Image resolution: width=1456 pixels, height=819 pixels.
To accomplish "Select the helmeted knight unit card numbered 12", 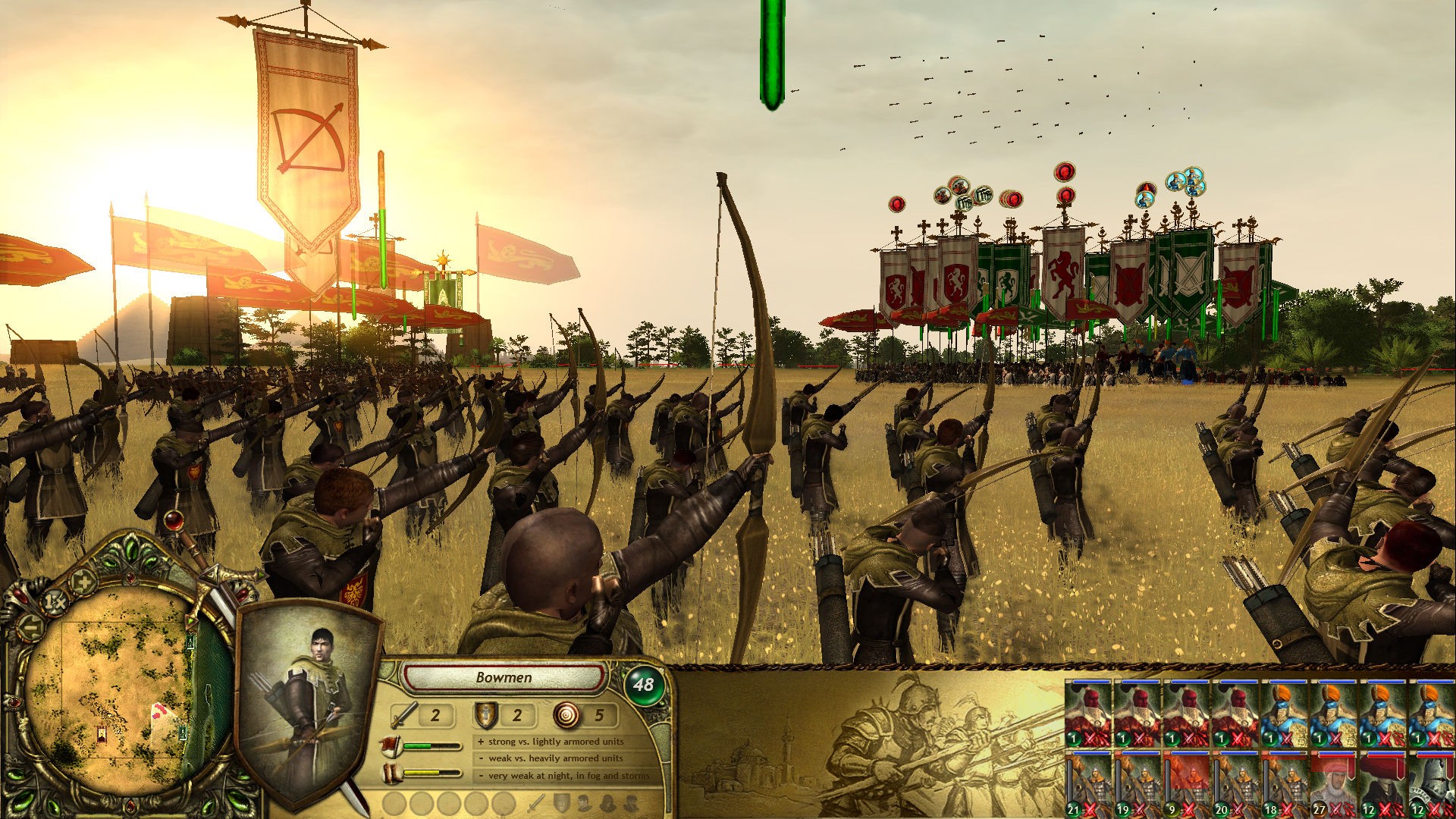I will point(1432,785).
